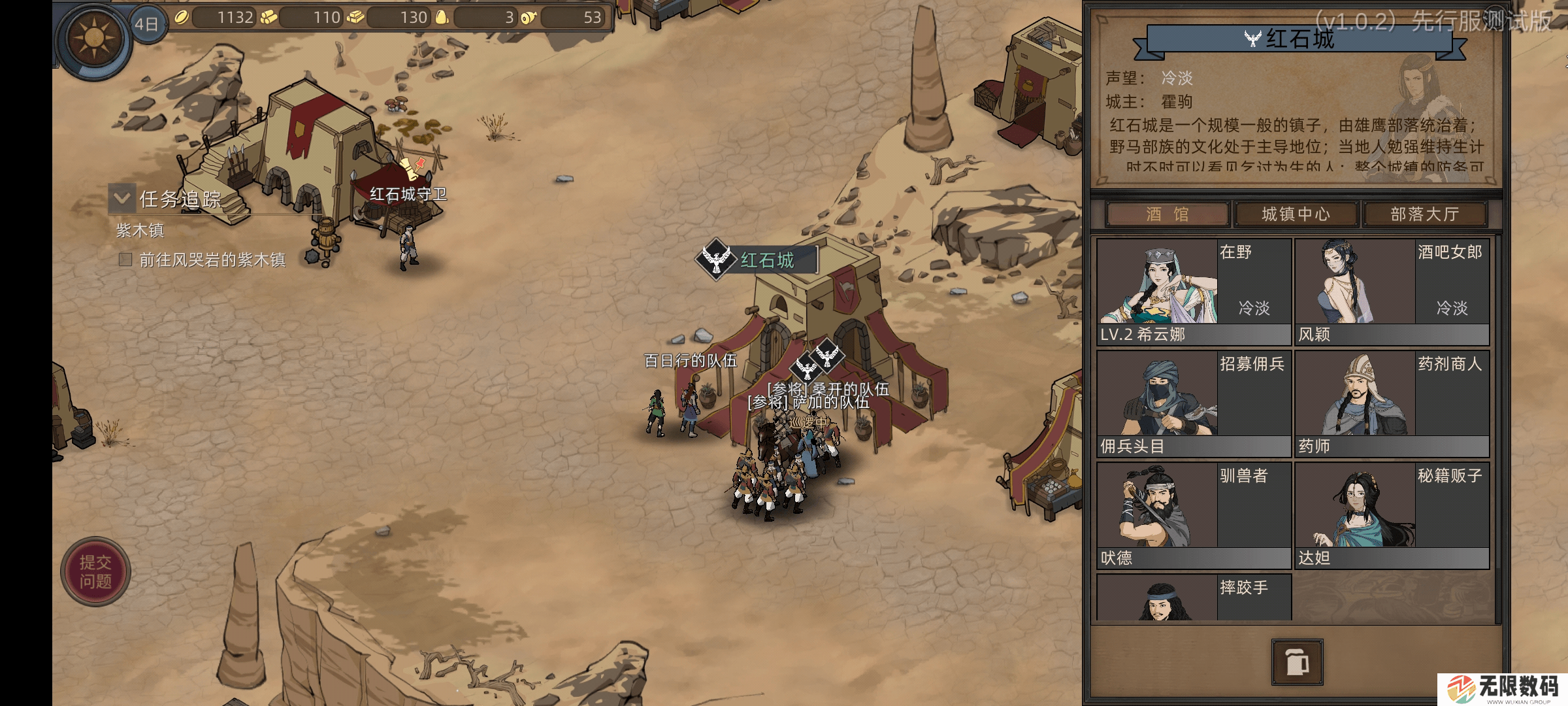Select the 部落大厅 tribe hall tab
Image resolution: width=1568 pixels, height=706 pixels.
pos(1424,214)
